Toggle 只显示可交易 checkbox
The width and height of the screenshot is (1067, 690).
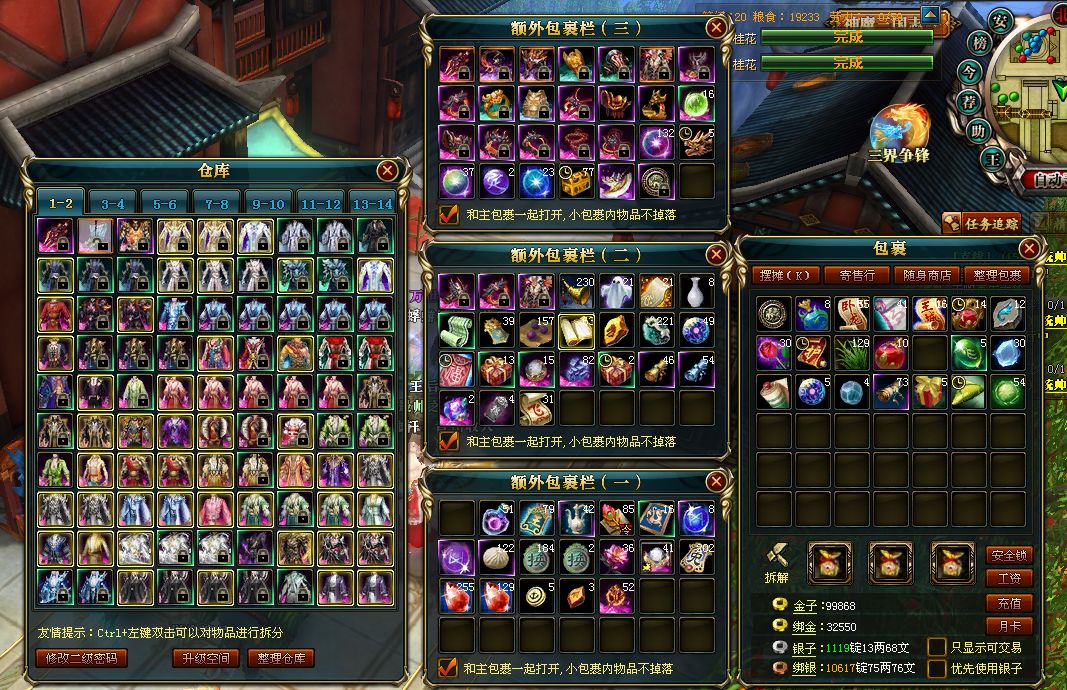(x=937, y=648)
